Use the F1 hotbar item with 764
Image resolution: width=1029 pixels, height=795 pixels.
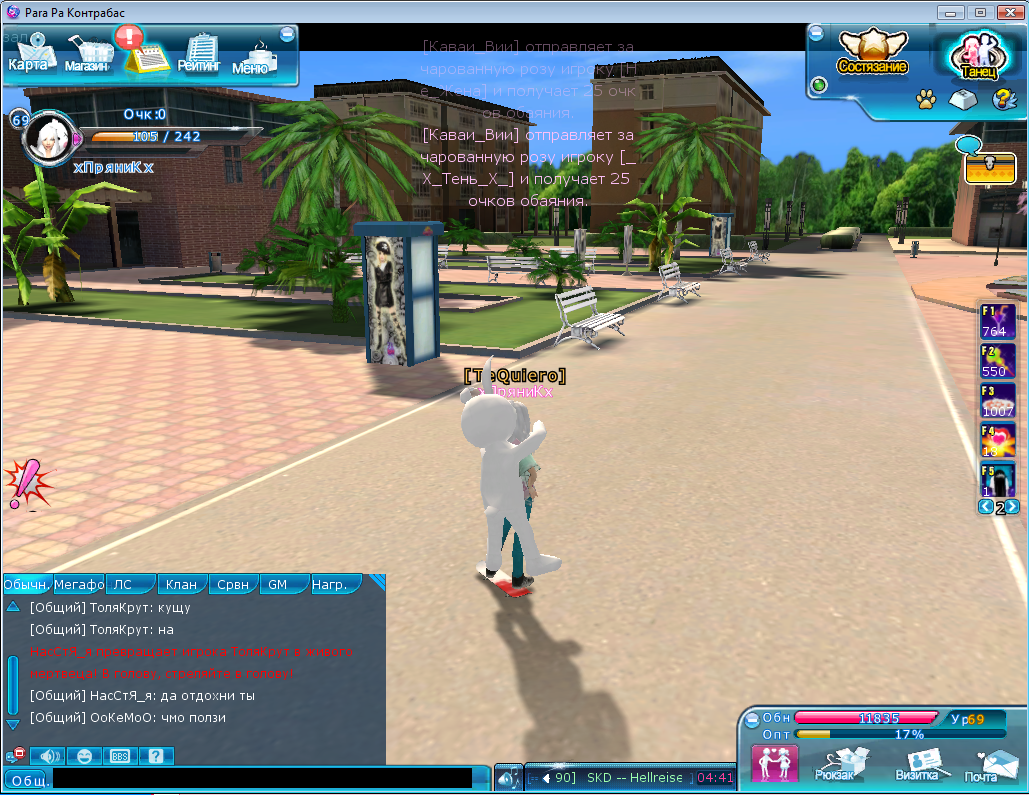click(997, 322)
